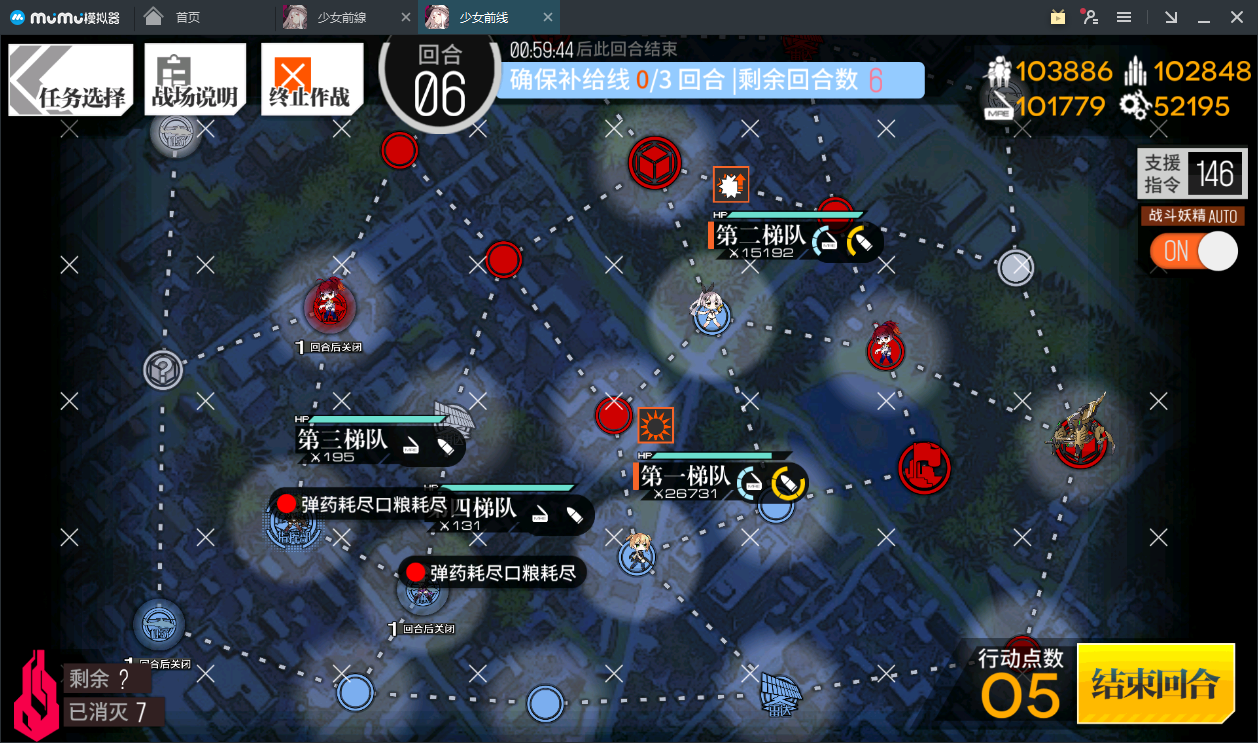Open the 任务选择 mission select button
Image resolution: width=1258 pixels, height=743 pixels.
point(71,80)
